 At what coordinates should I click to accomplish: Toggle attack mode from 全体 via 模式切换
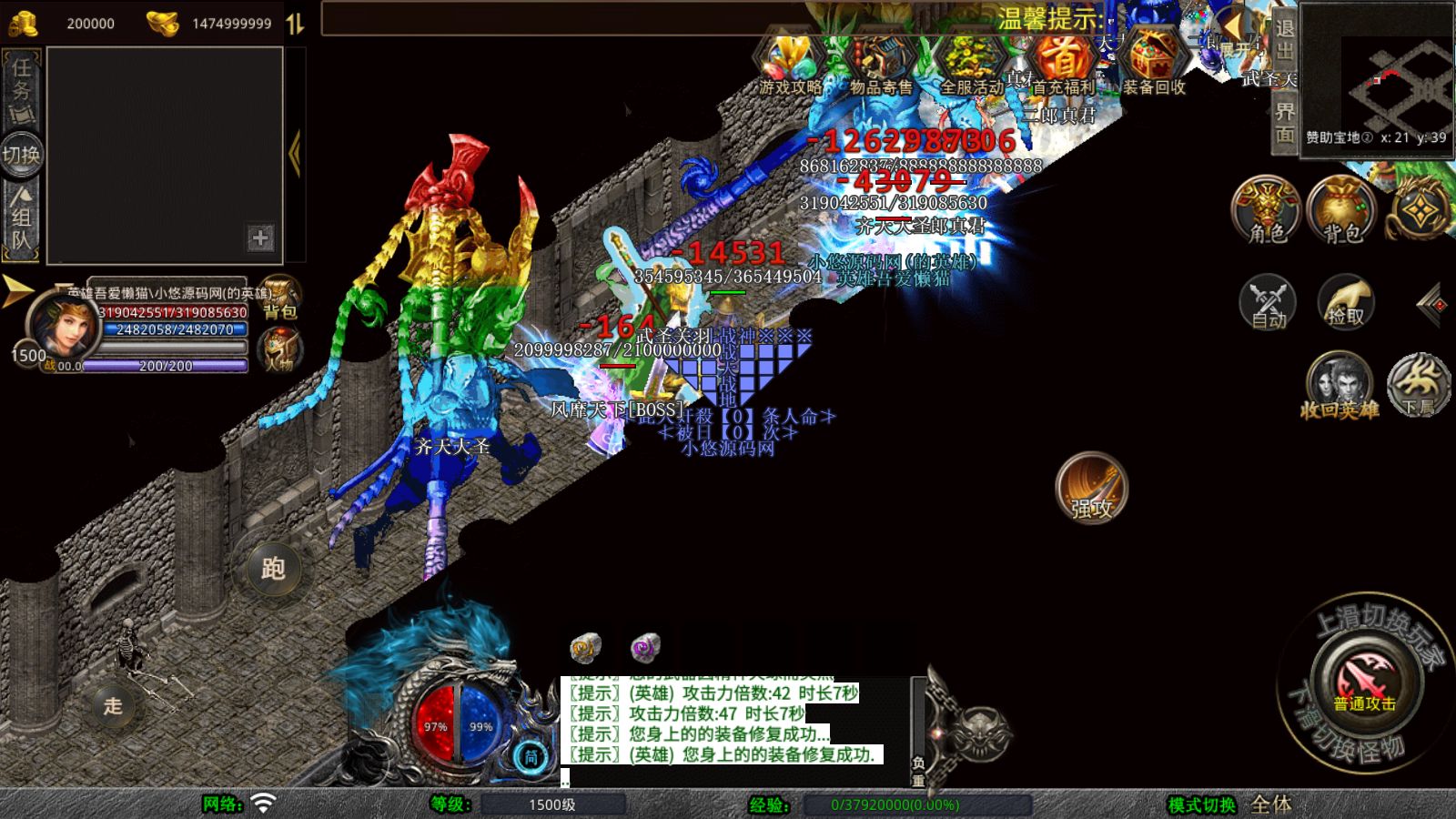[x=1267, y=804]
